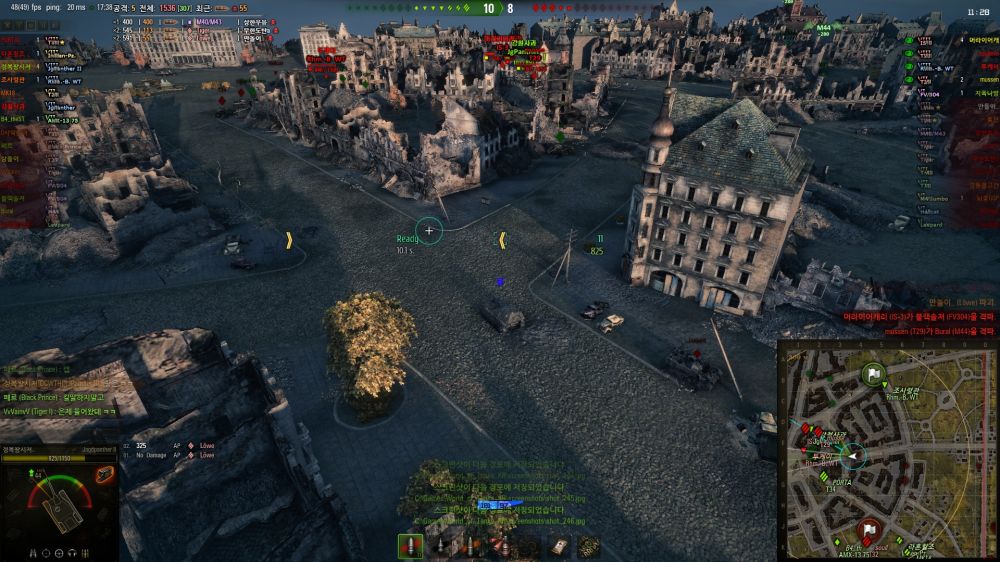Click the red enemy base flag on minimap
The height and width of the screenshot is (562, 1000).
click(x=868, y=530)
